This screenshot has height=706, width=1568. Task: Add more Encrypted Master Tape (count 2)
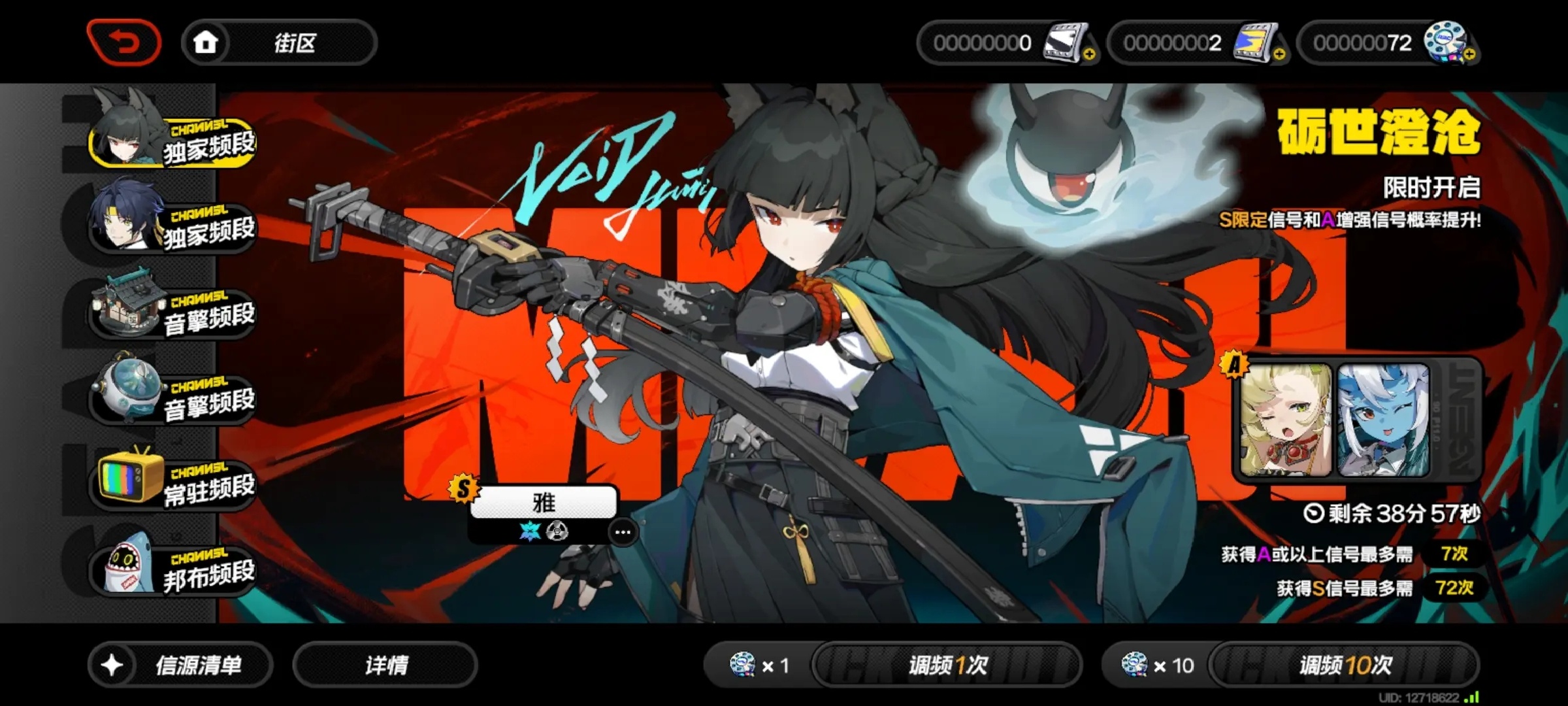1279,55
